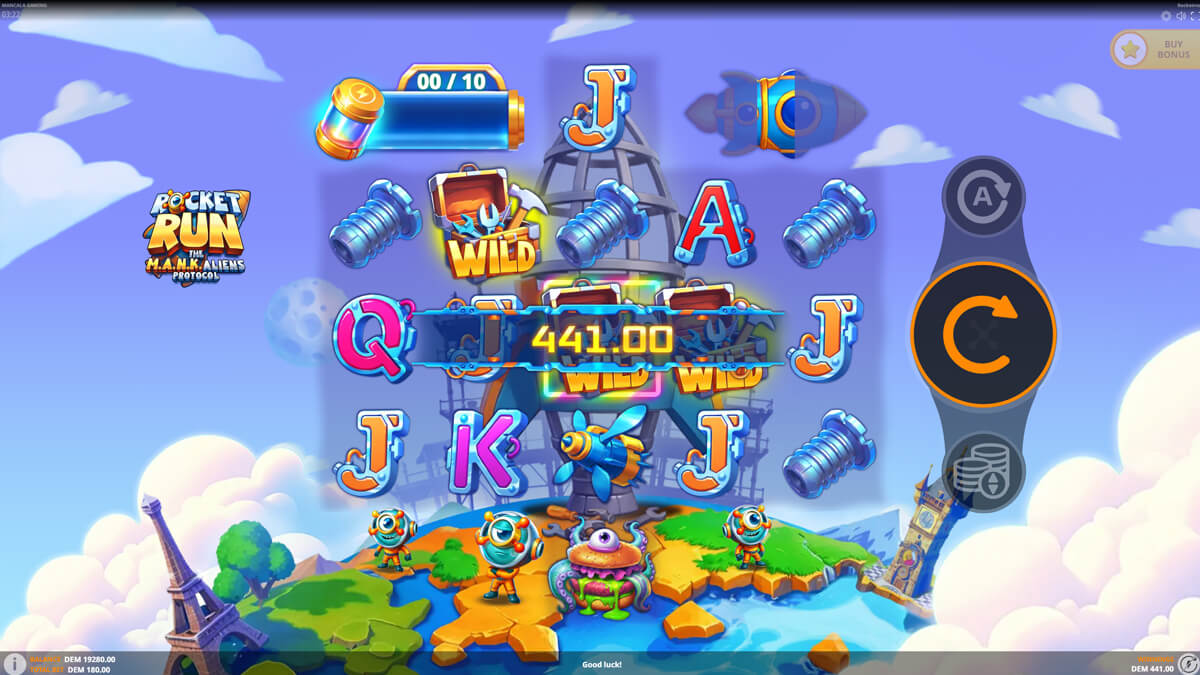Show game info with the i icon

tap(15, 664)
